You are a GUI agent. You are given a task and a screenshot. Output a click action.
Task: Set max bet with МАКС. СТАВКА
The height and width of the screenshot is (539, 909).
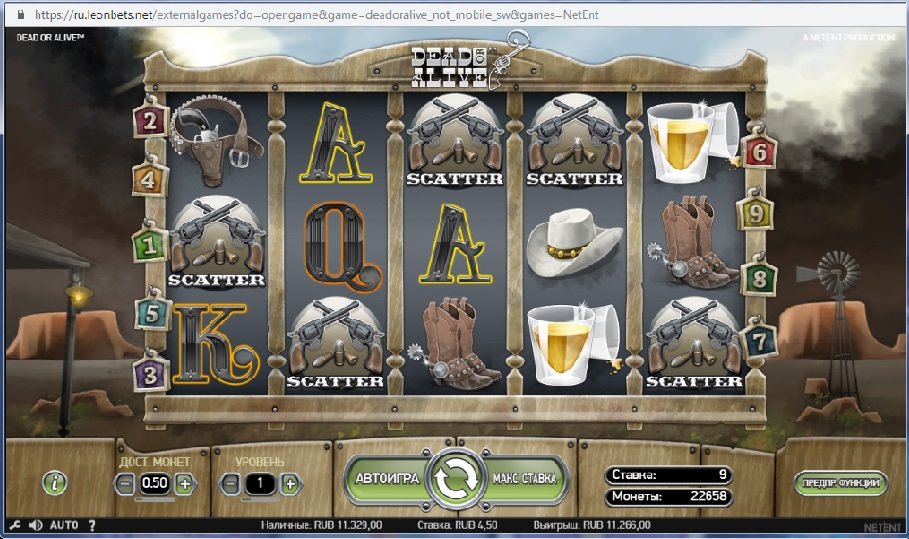(524, 479)
